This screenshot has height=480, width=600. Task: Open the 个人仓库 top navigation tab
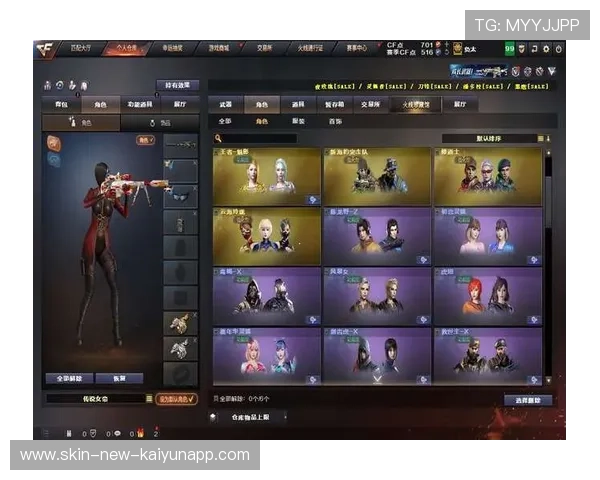125,47
